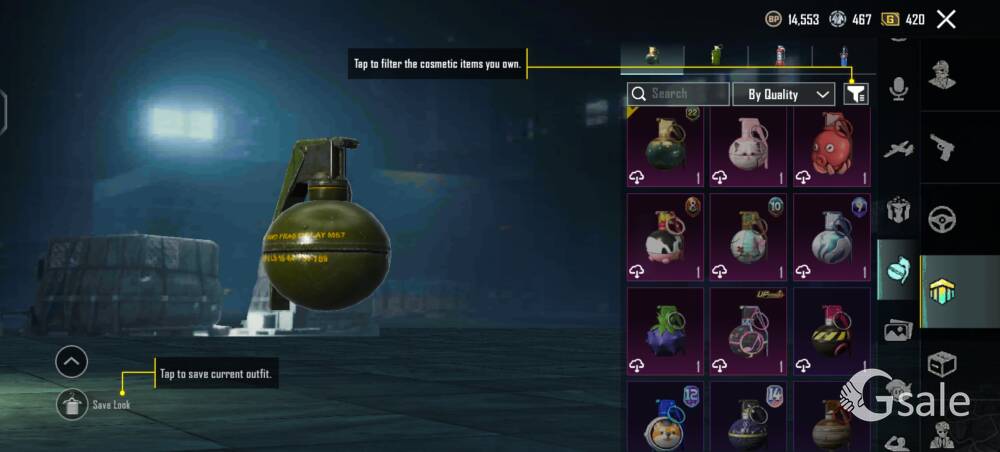The height and width of the screenshot is (452, 1000).
Task: Expand the up-arrow circle button
Action: pyautogui.click(x=71, y=361)
